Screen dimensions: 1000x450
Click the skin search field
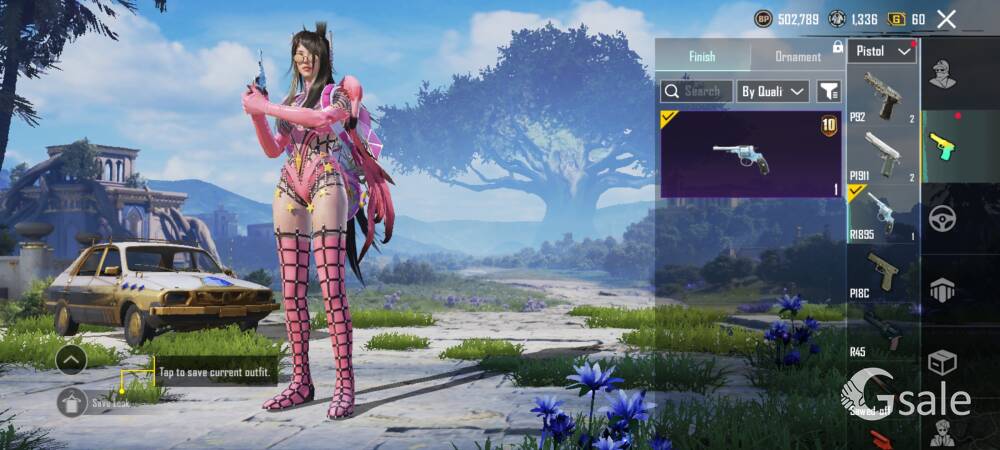[x=696, y=91]
